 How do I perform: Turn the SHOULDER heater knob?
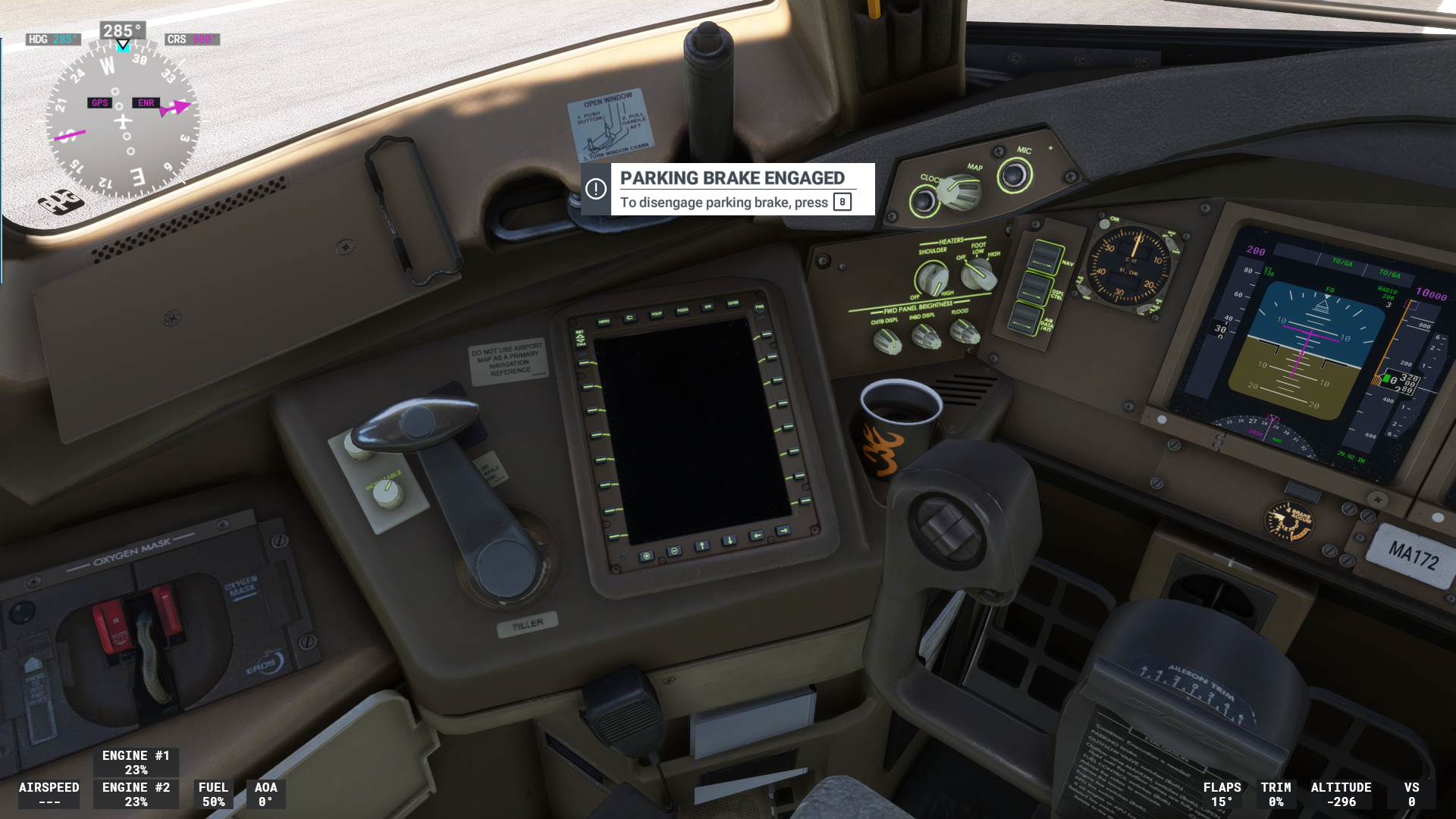(x=932, y=275)
